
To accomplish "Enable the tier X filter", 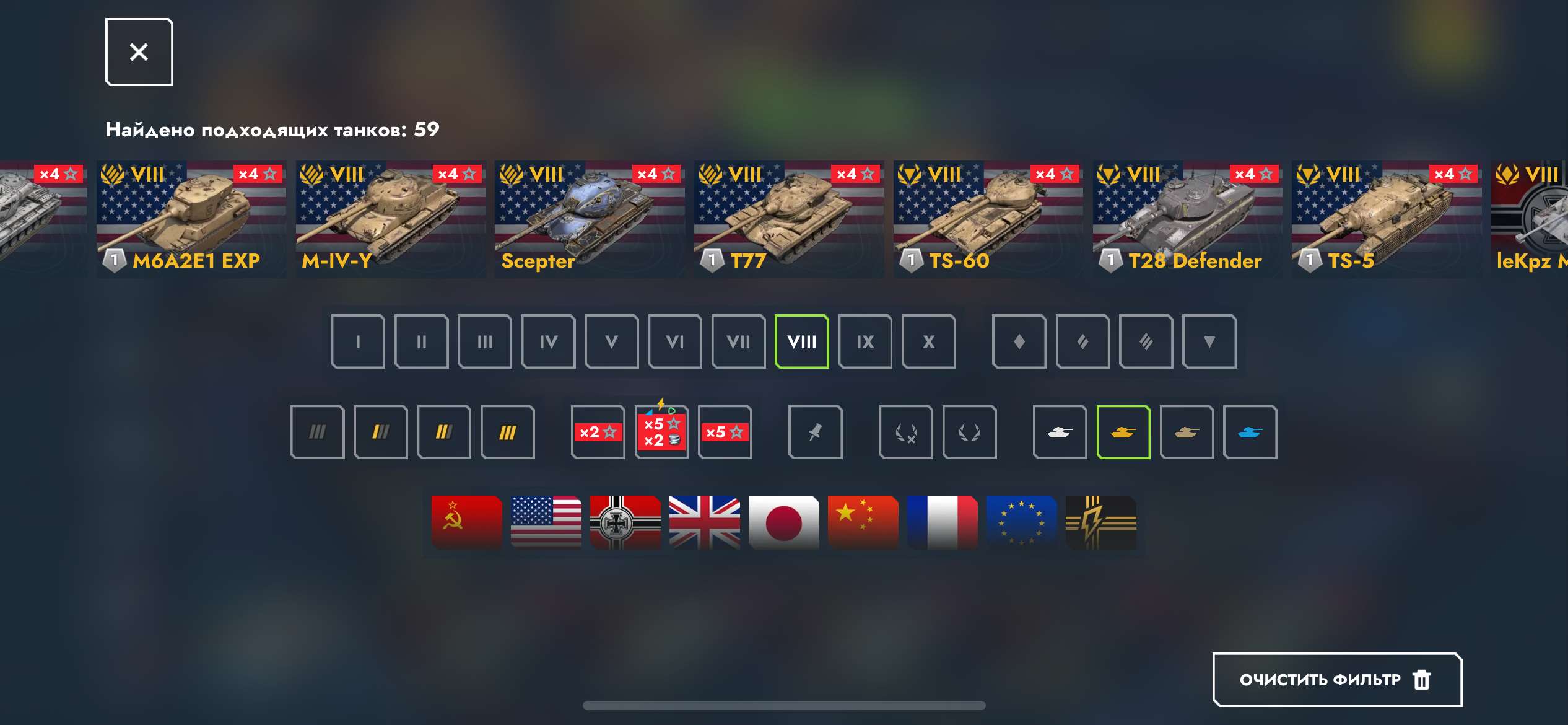I will point(928,341).
